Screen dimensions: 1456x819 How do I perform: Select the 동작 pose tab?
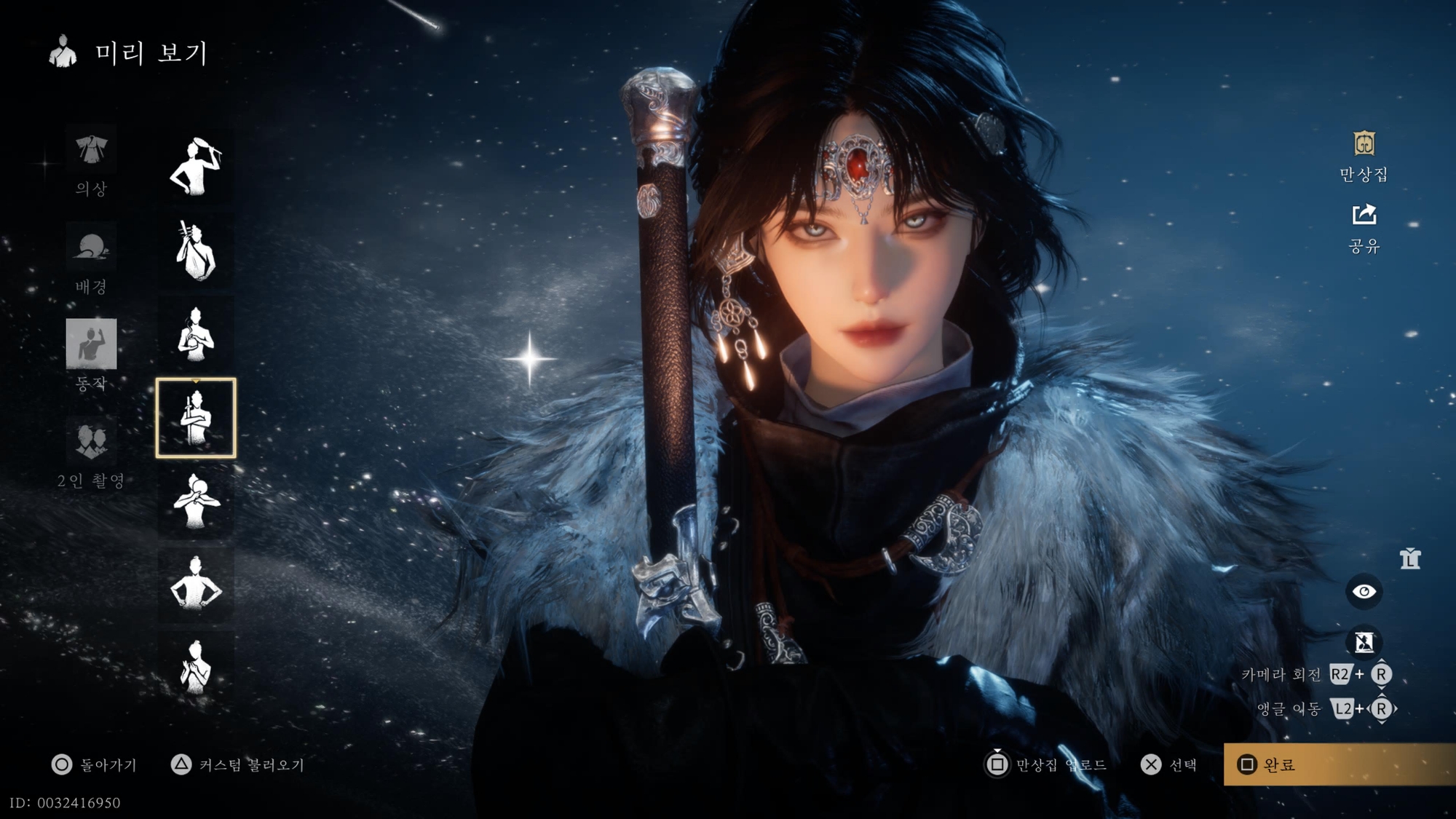91,354
